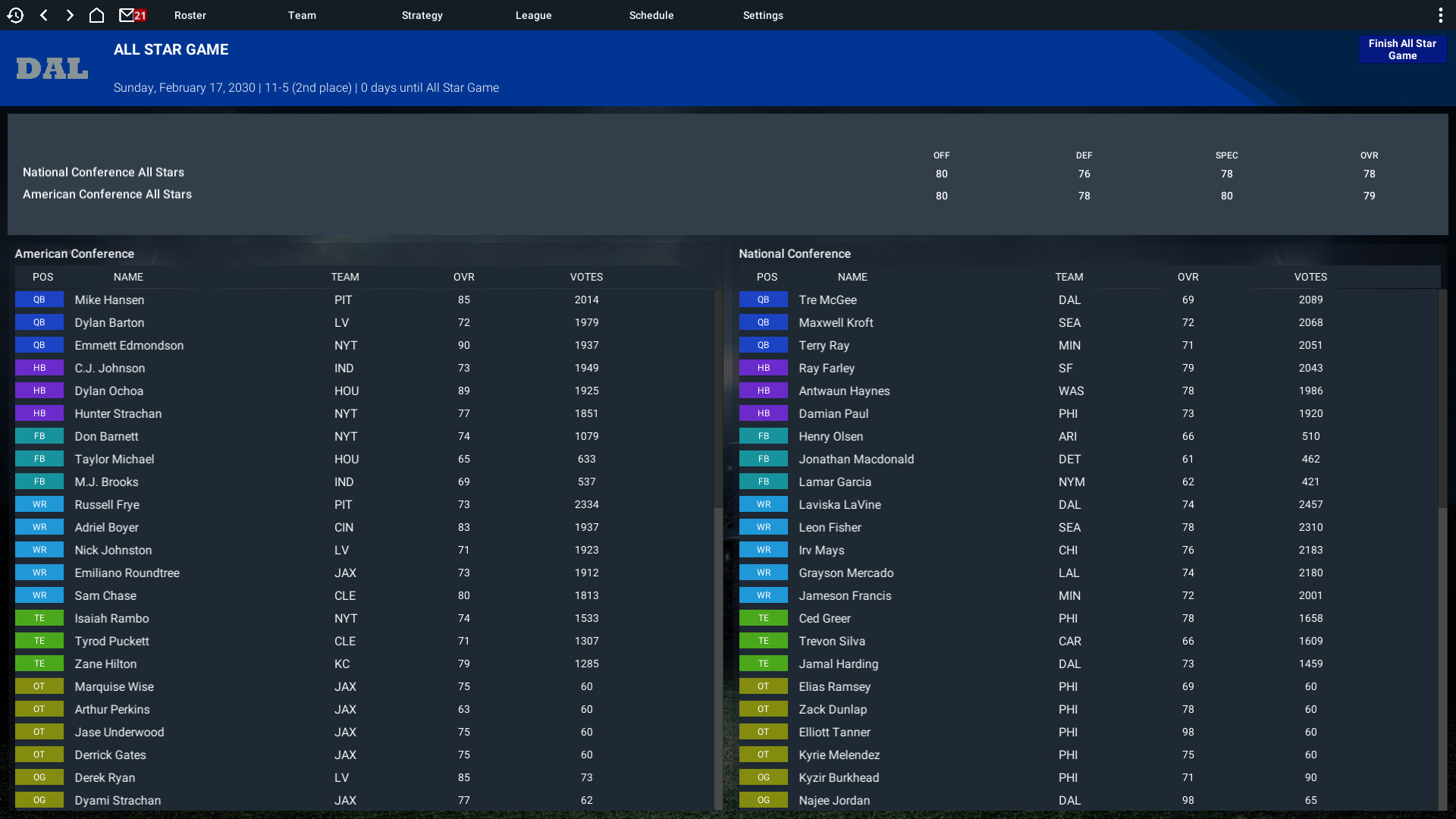Viewport: 1456px width, 819px height.
Task: Click the home icon
Action: 96,14
